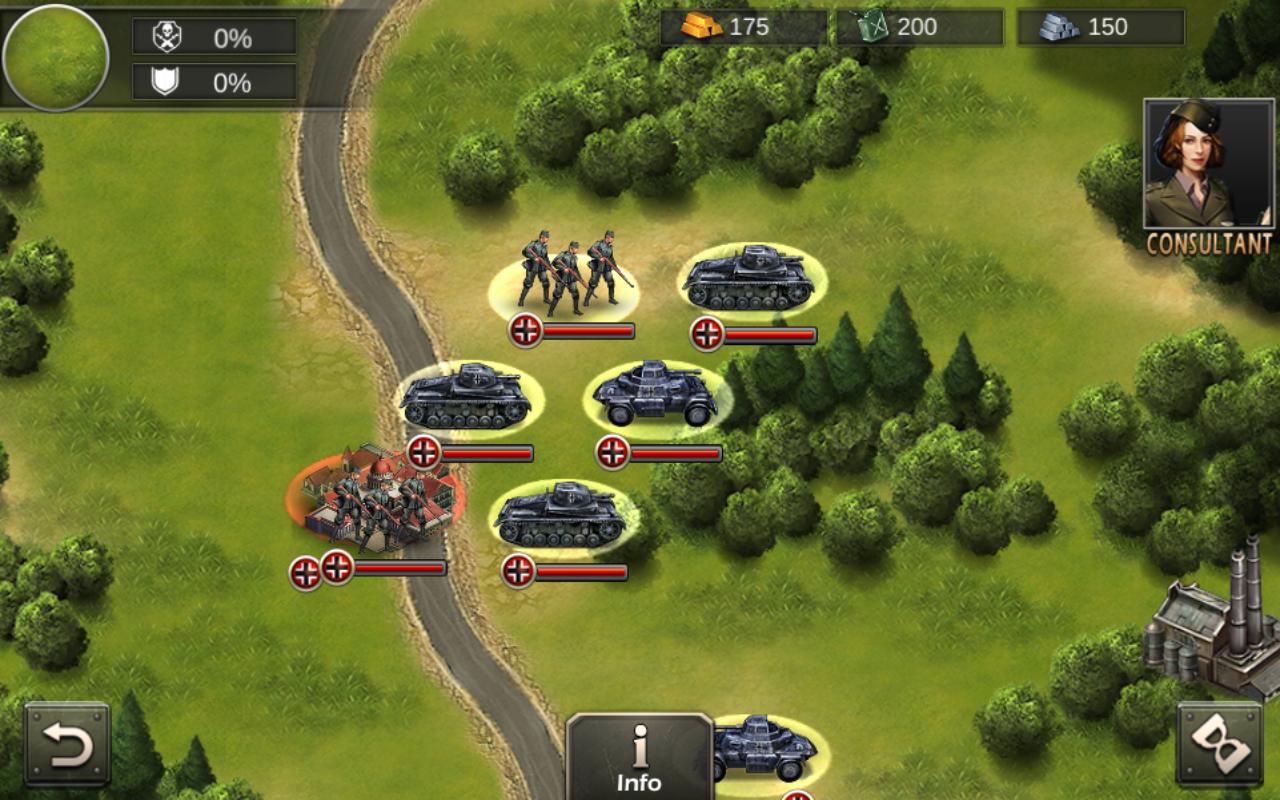
Task: Select the infantry squad standing in the open field
Action: tap(566, 275)
